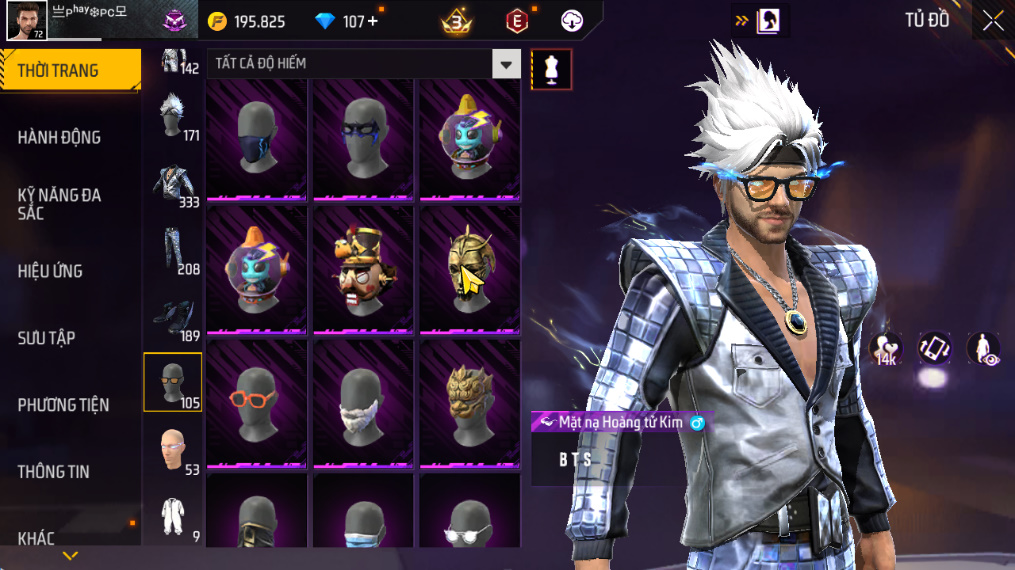The width and height of the screenshot is (1015, 570).
Task: Choose the dark blue face mask item
Action: pos(256,135)
